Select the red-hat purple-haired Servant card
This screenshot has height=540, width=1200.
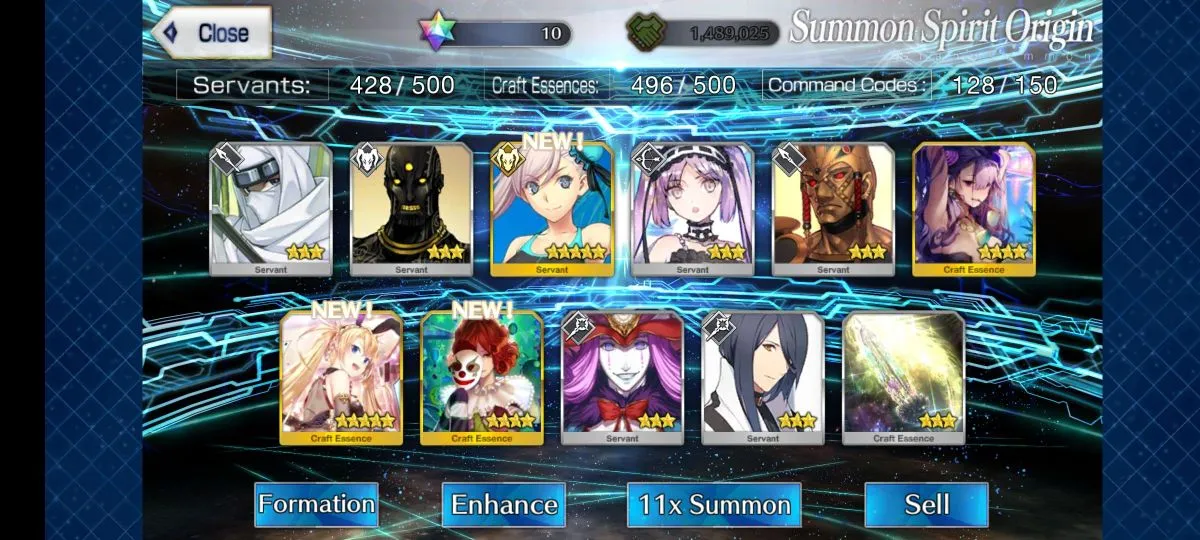point(622,377)
